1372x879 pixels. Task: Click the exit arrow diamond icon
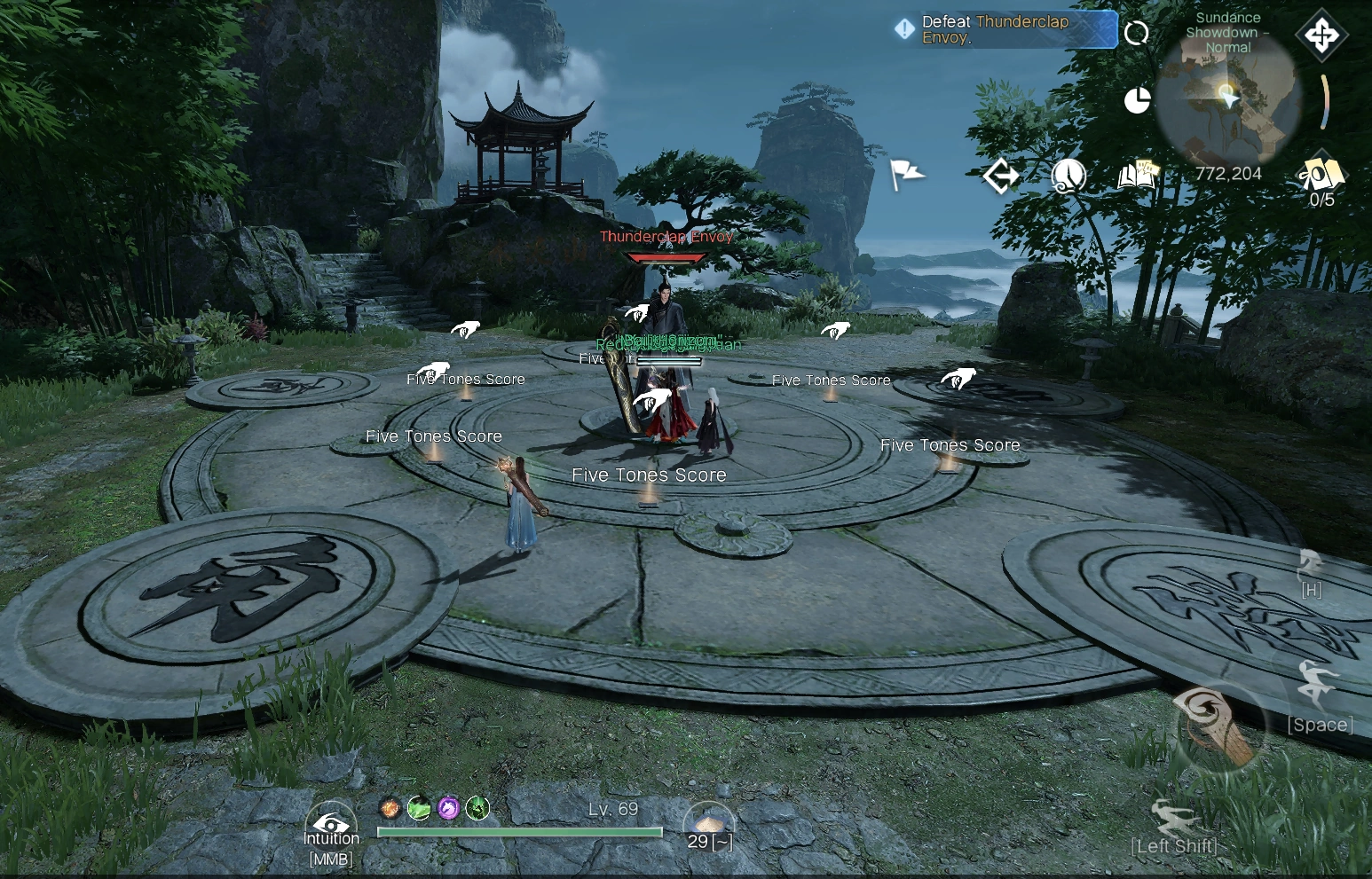point(1001,176)
